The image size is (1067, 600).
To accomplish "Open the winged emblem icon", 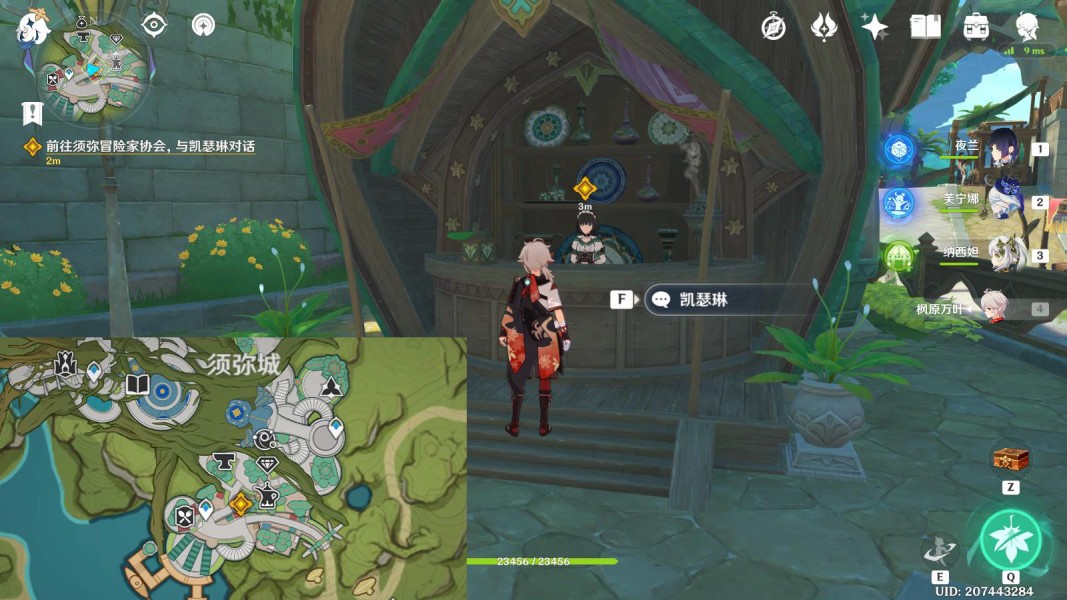I will point(824,27).
